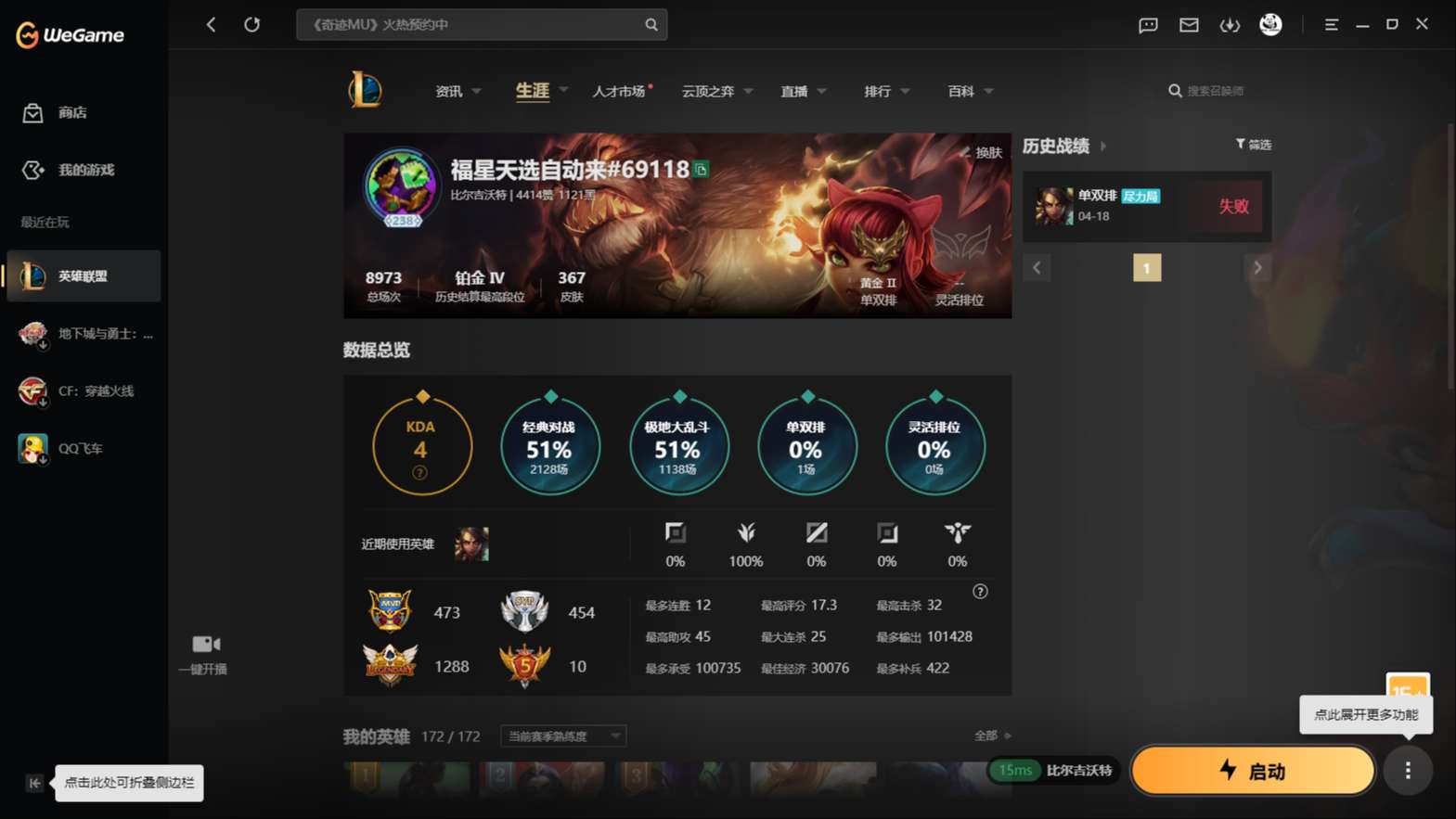Open the chat messages icon in title bar
Image resolution: width=1456 pixels, height=819 pixels.
[x=1147, y=25]
